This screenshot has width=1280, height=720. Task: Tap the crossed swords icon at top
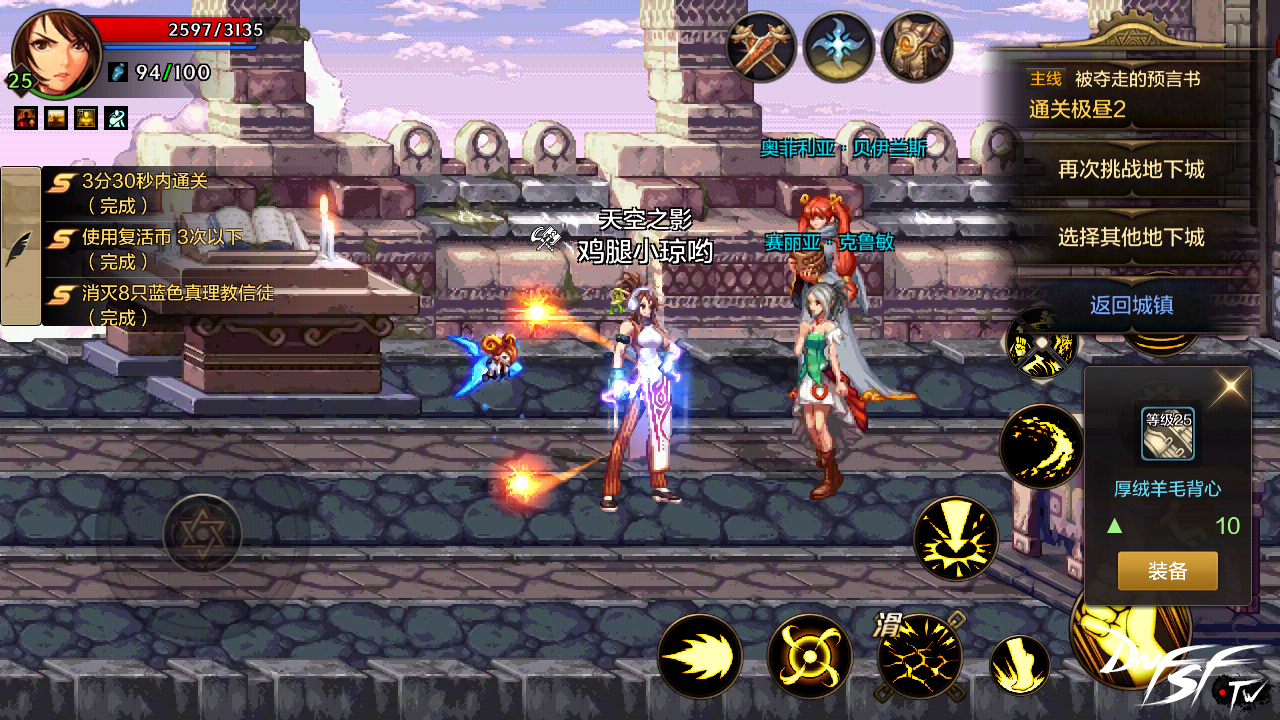point(761,47)
